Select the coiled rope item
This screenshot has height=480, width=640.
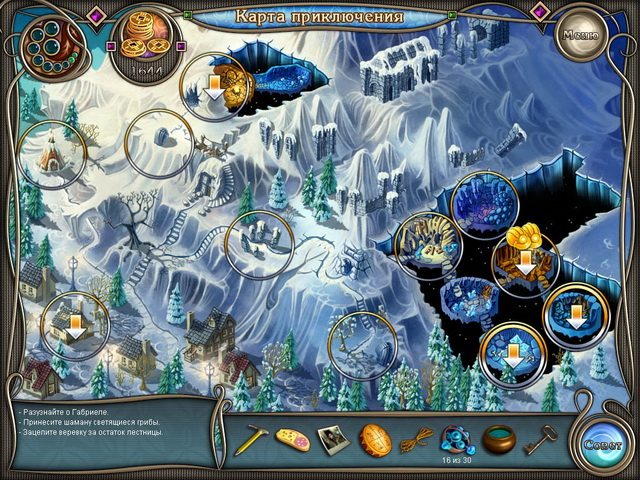(x=413, y=440)
